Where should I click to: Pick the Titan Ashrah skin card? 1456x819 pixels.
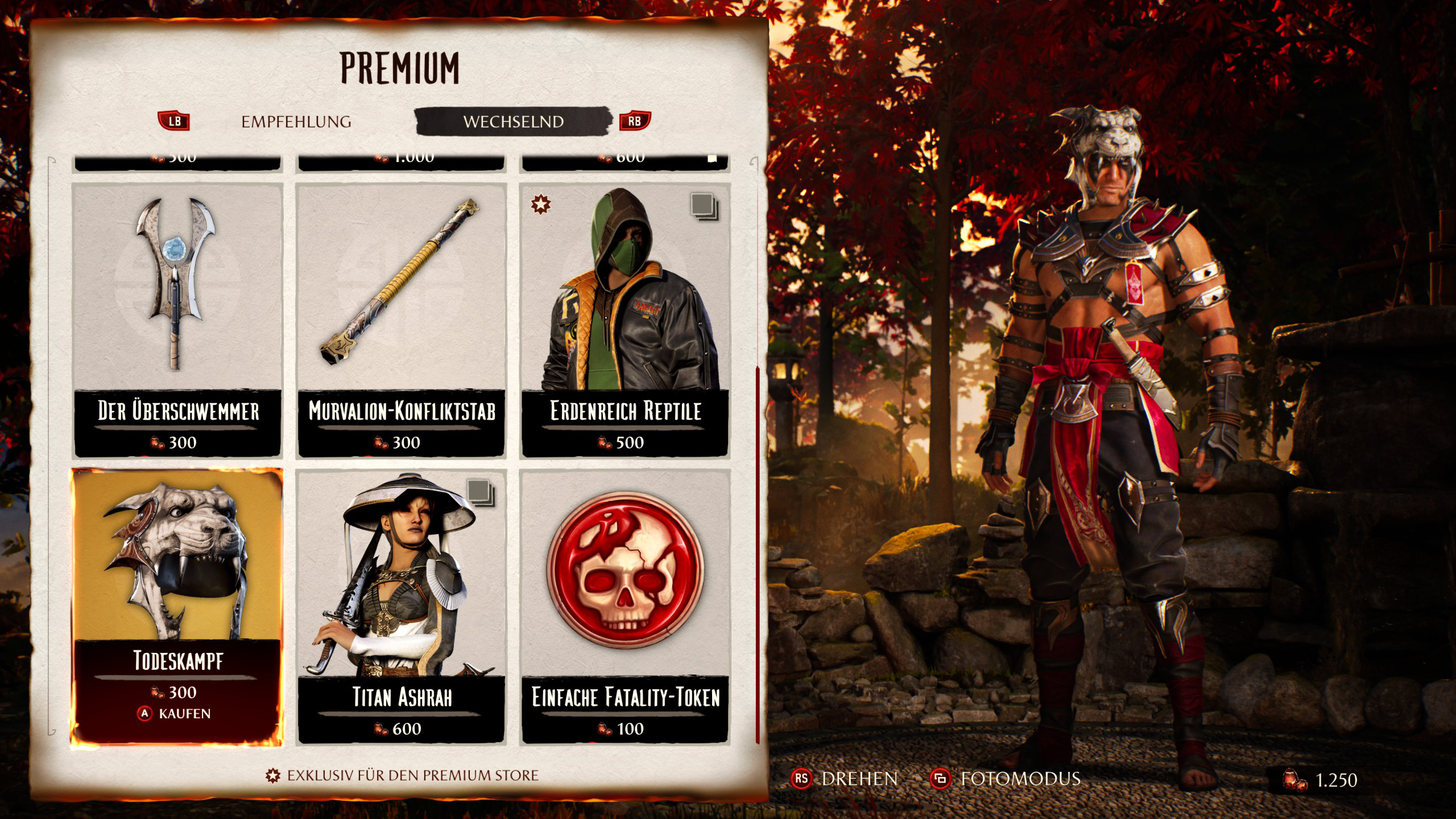pyautogui.click(x=402, y=606)
